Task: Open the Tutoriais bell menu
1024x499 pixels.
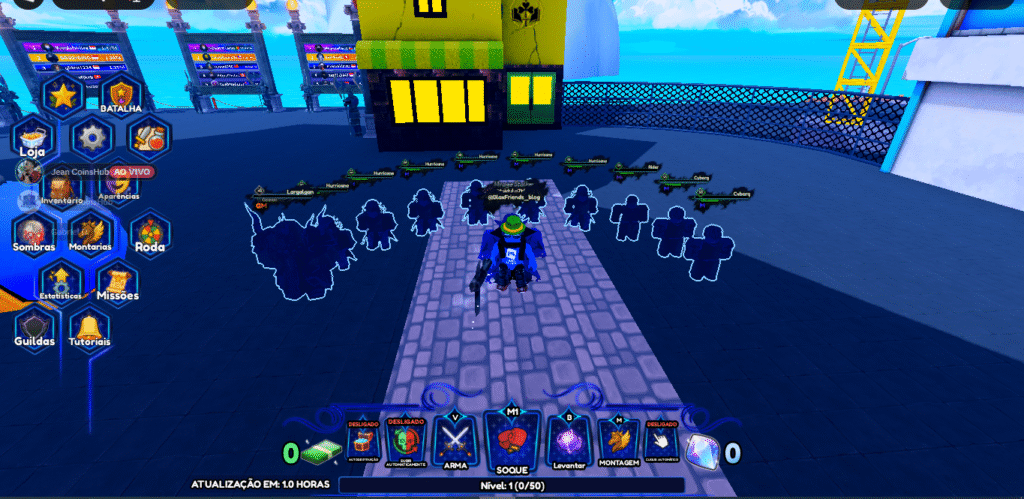Action: [90, 327]
